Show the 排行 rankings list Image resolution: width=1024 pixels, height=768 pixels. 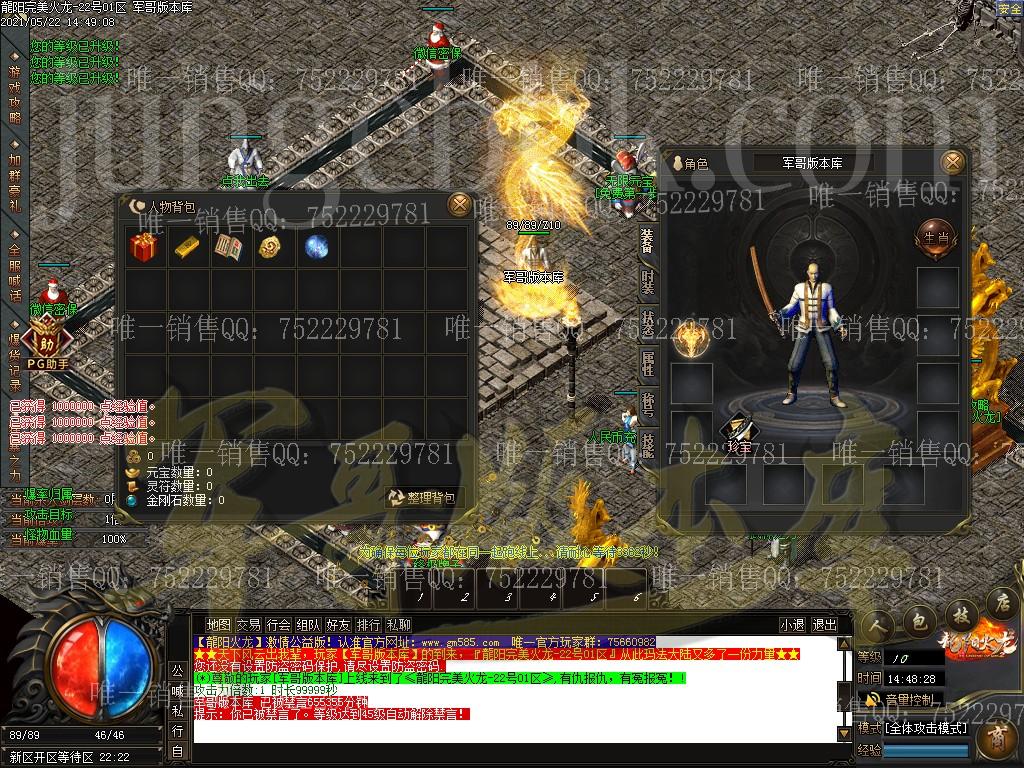coord(368,625)
